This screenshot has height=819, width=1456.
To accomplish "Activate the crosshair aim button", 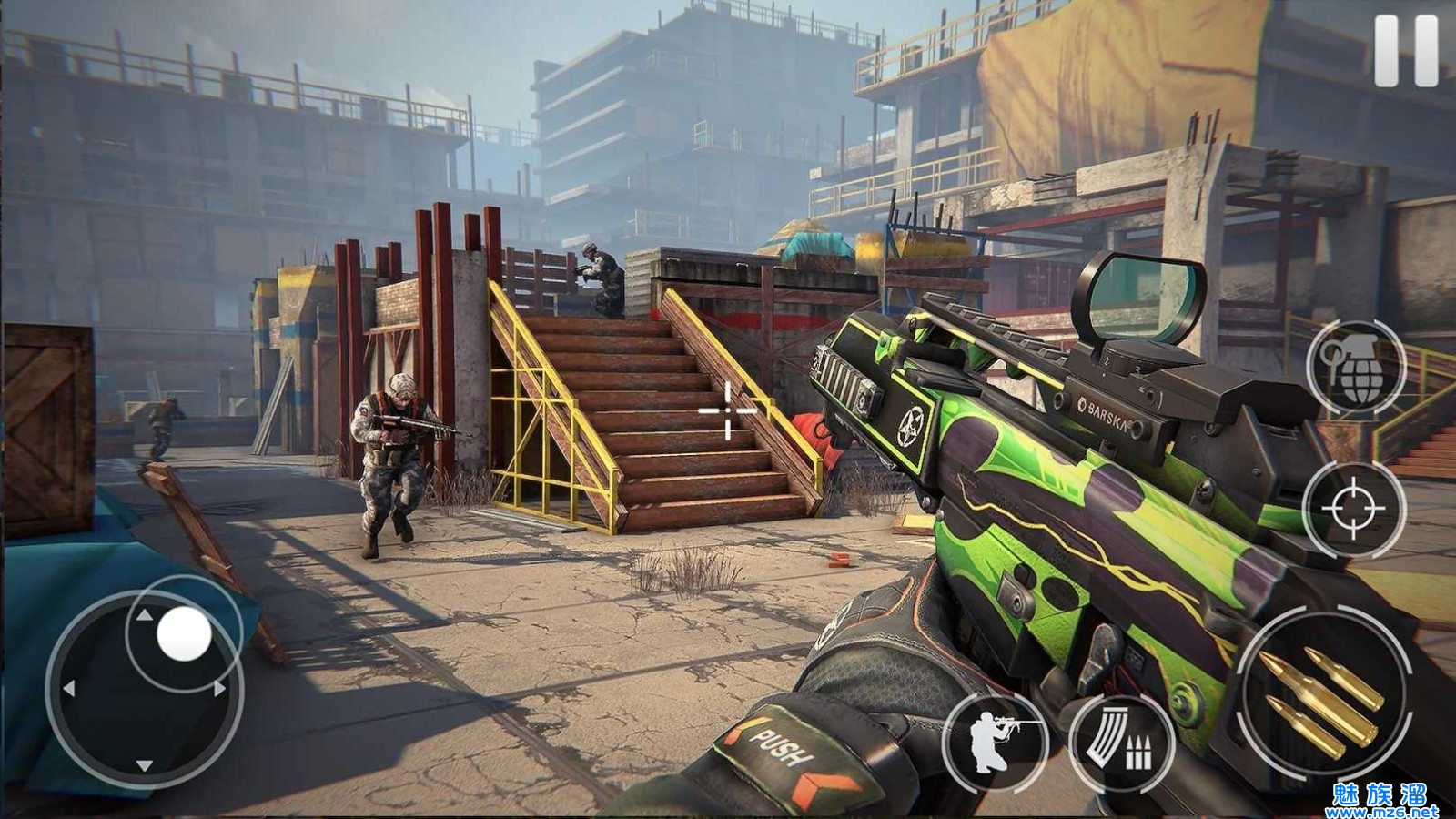I will click(1354, 508).
